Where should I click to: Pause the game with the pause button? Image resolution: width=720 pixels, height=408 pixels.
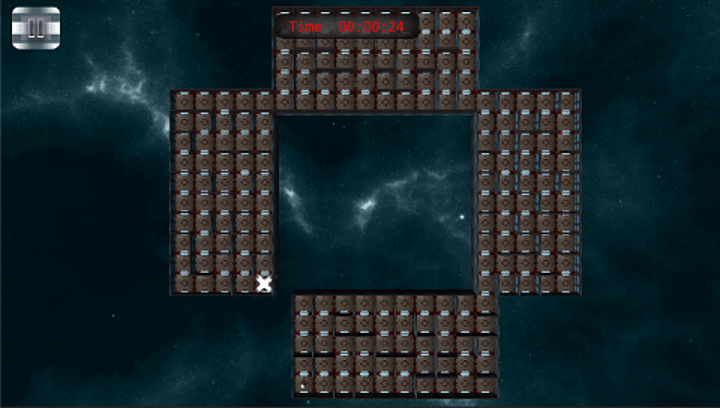click(36, 27)
